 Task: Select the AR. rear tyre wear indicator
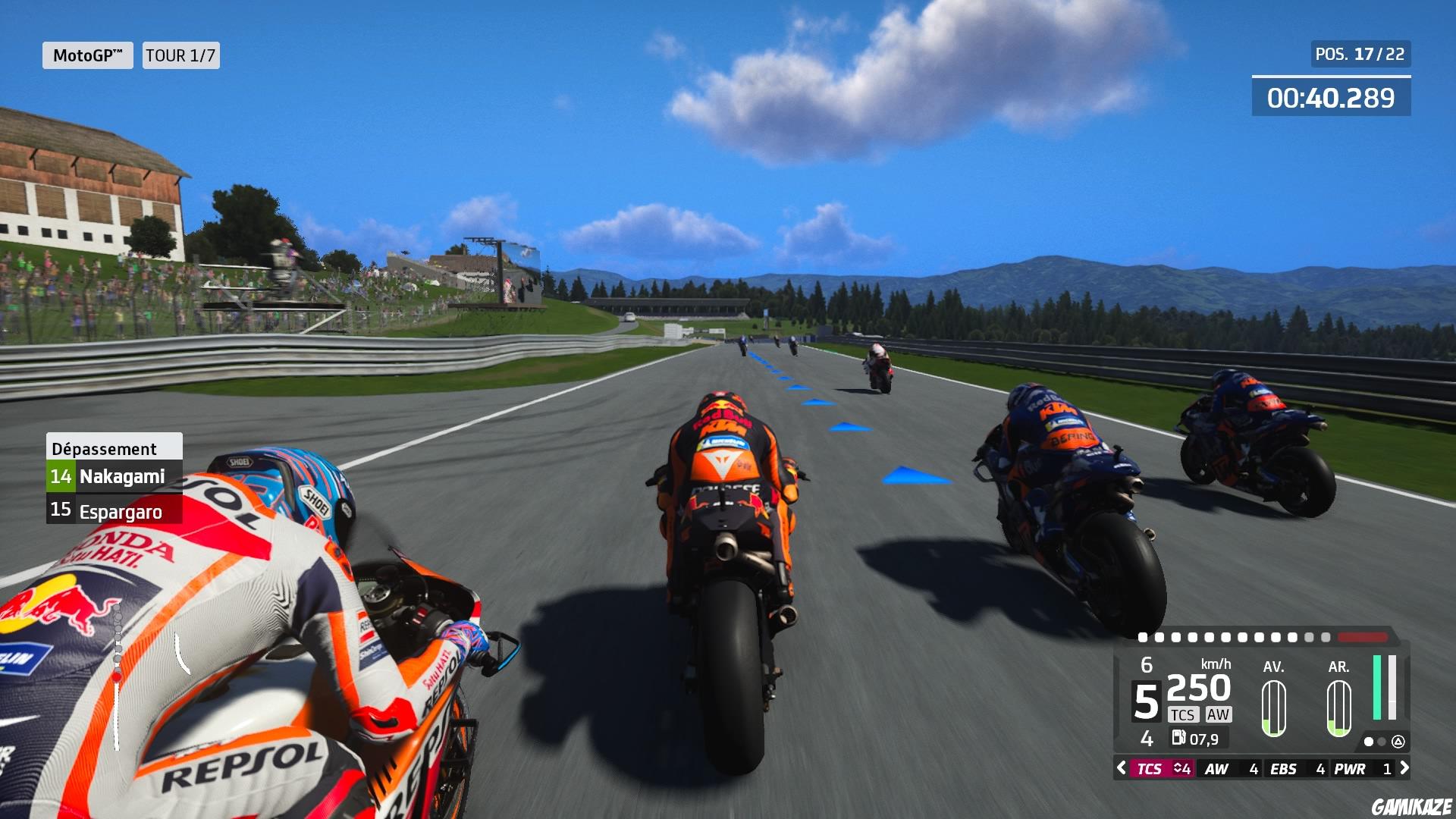coord(1339,708)
